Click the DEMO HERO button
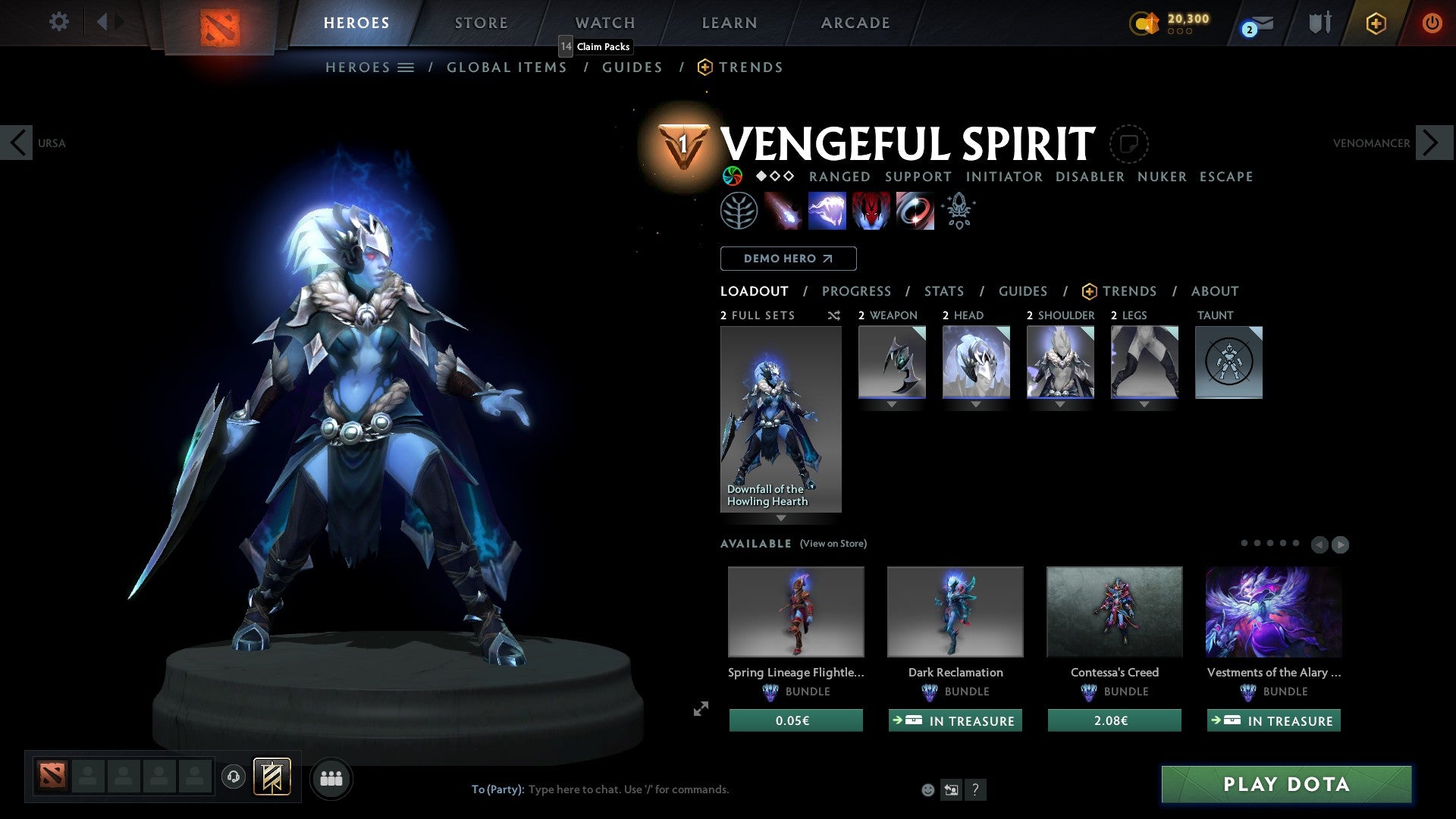Viewport: 1456px width, 819px height. [788, 258]
